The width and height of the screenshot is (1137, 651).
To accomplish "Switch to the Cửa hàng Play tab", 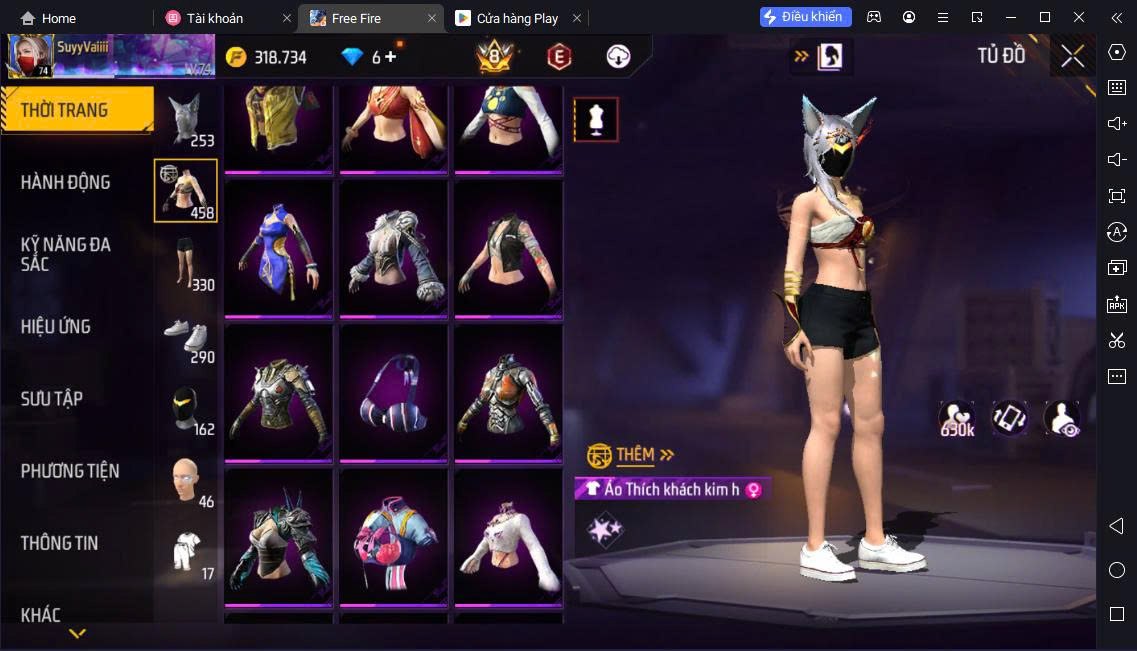I will click(518, 18).
